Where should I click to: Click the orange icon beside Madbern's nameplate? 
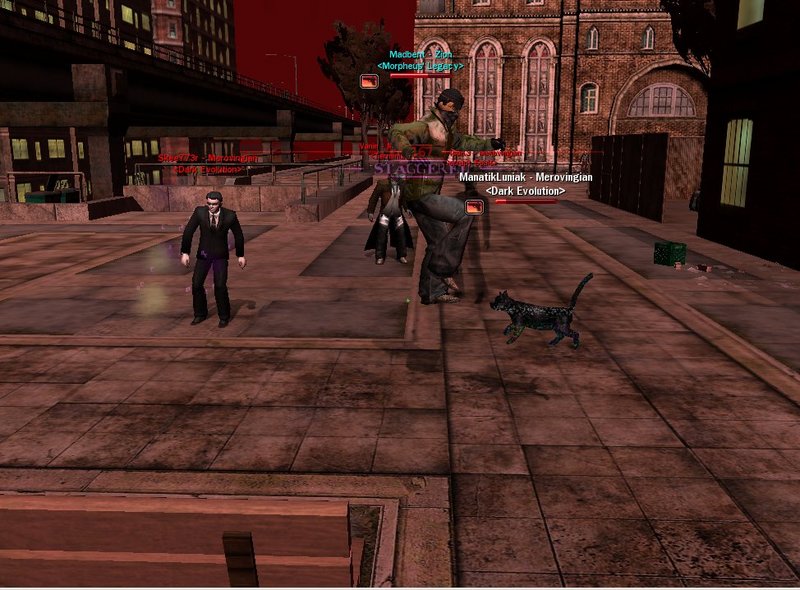(x=369, y=81)
